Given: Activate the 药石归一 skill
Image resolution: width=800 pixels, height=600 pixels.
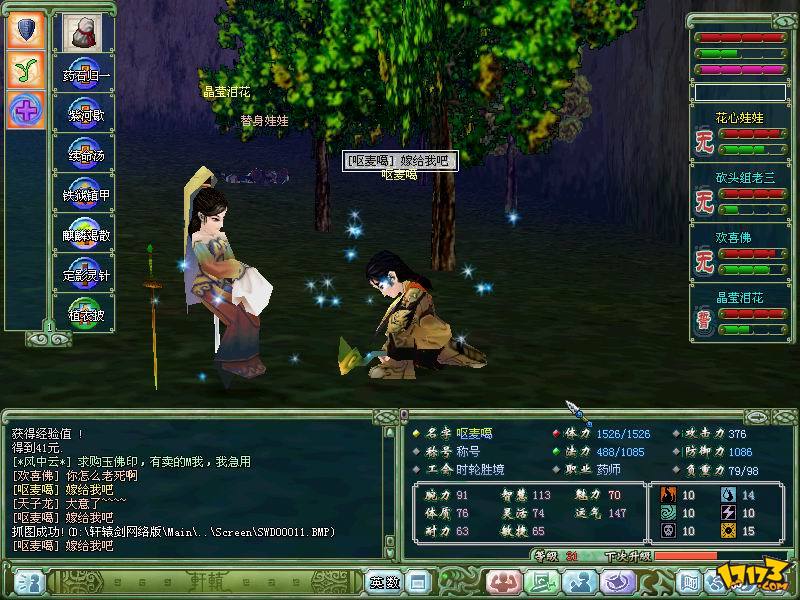Looking at the screenshot, I should pyautogui.click(x=84, y=74).
